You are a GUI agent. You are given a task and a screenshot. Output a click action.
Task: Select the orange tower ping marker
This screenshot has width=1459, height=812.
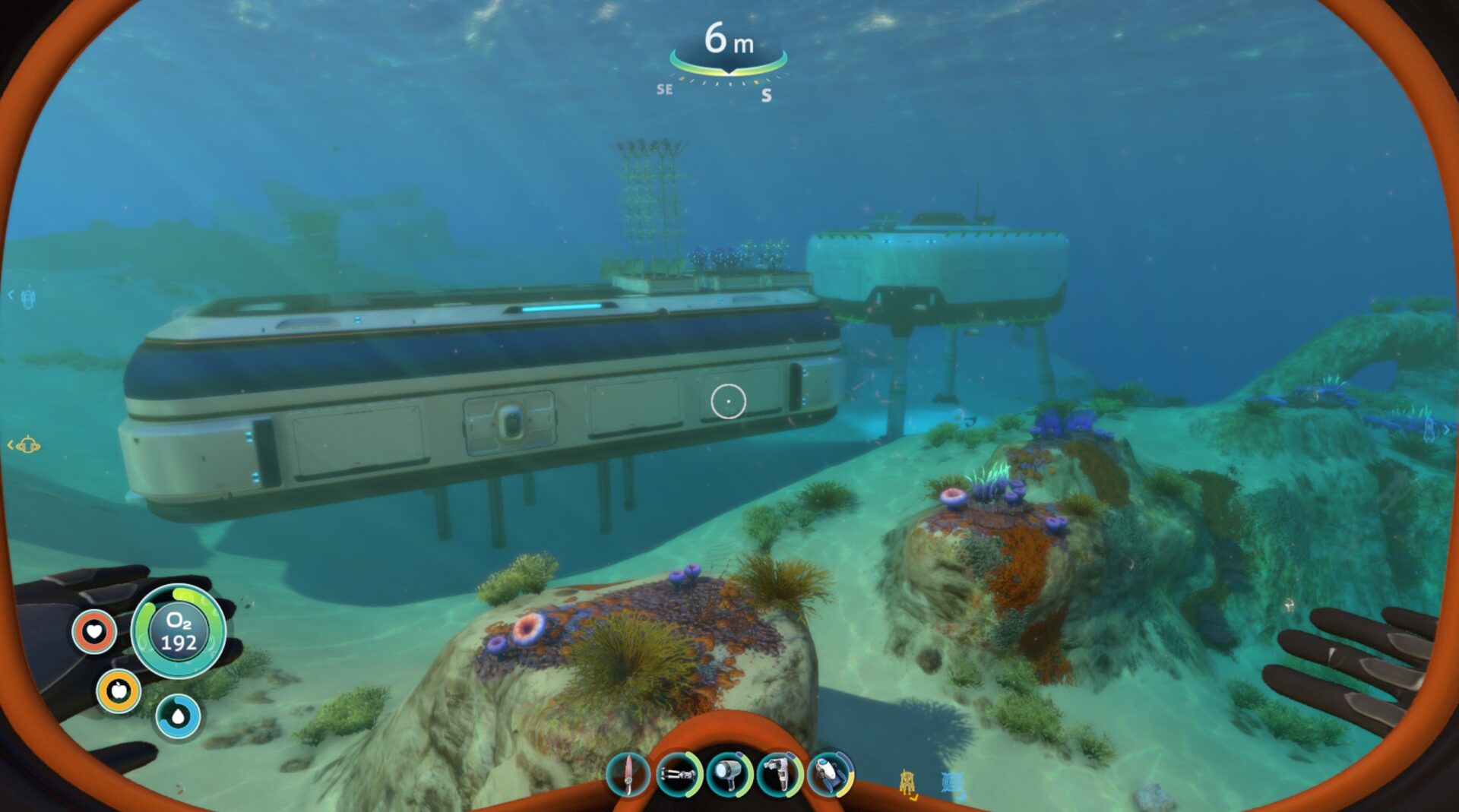coord(907,783)
